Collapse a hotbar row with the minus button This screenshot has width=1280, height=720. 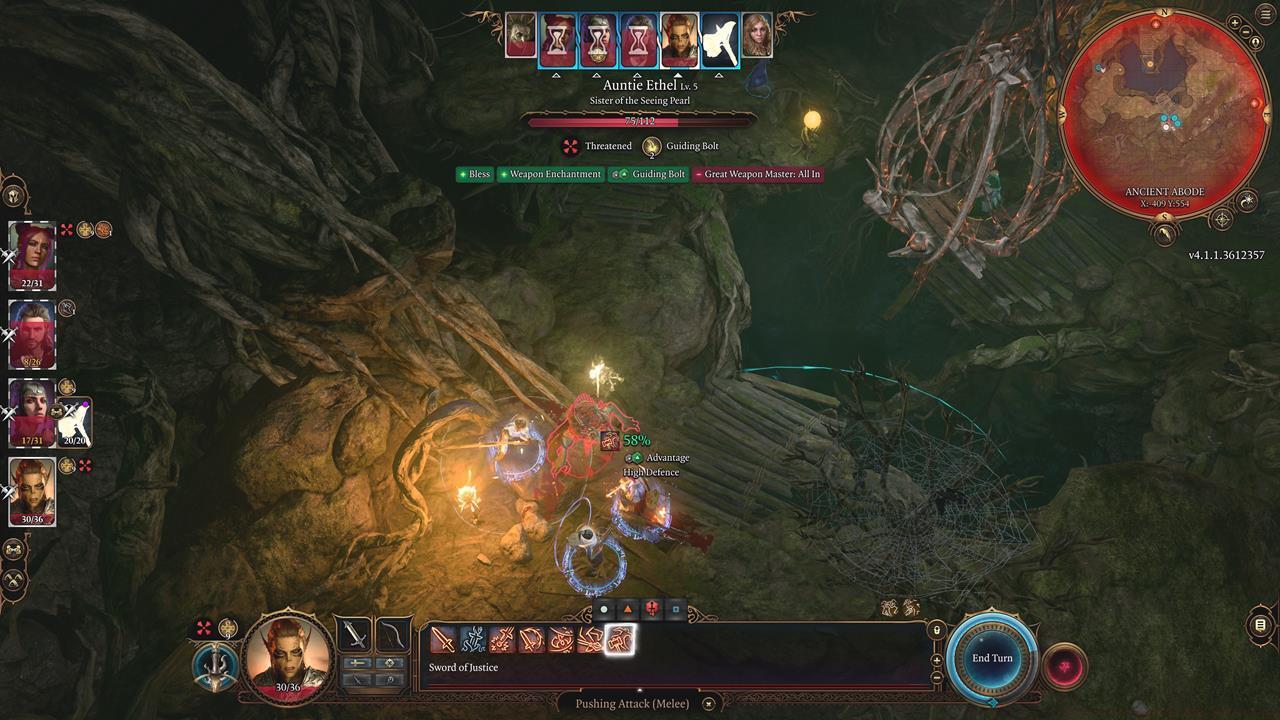click(937, 679)
